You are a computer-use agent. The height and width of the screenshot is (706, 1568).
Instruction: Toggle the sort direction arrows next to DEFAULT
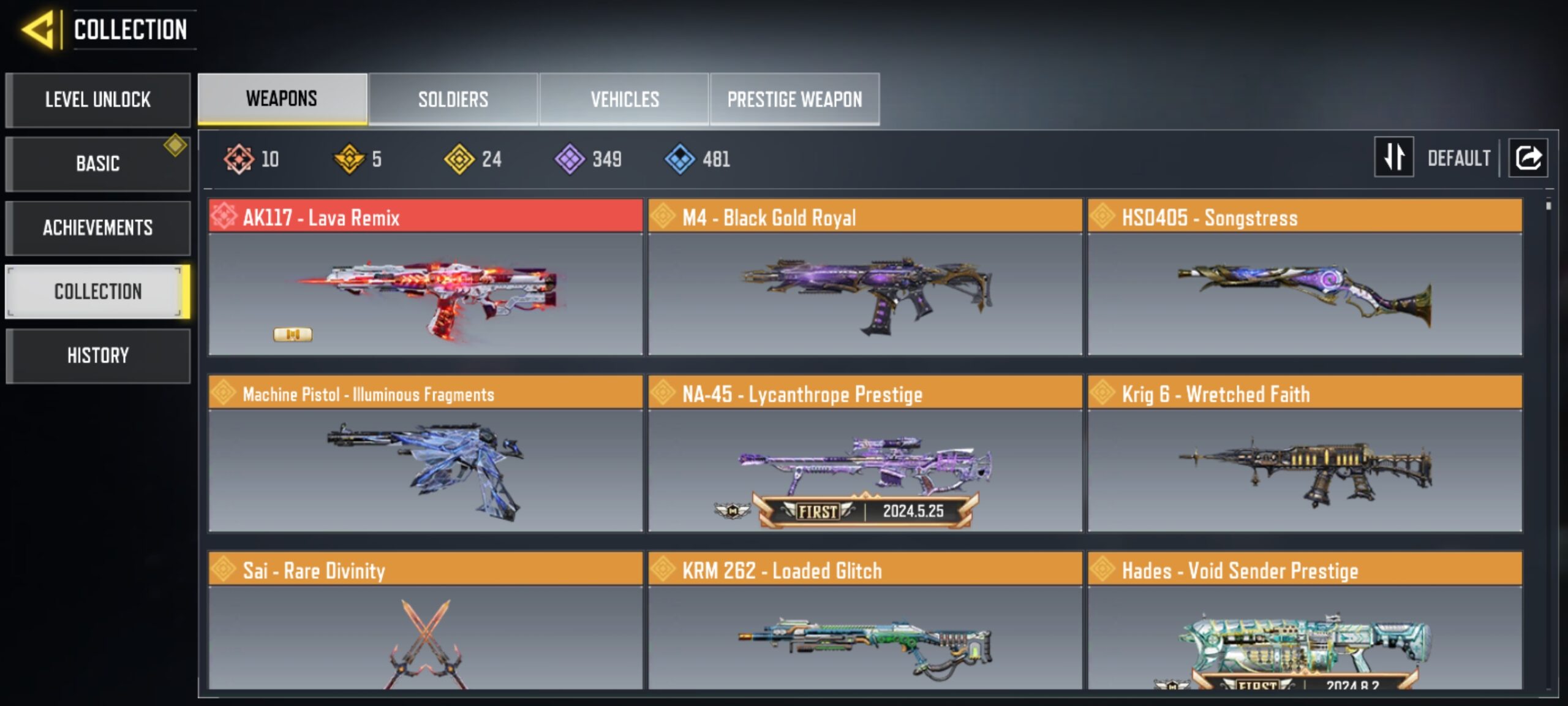pos(1394,158)
